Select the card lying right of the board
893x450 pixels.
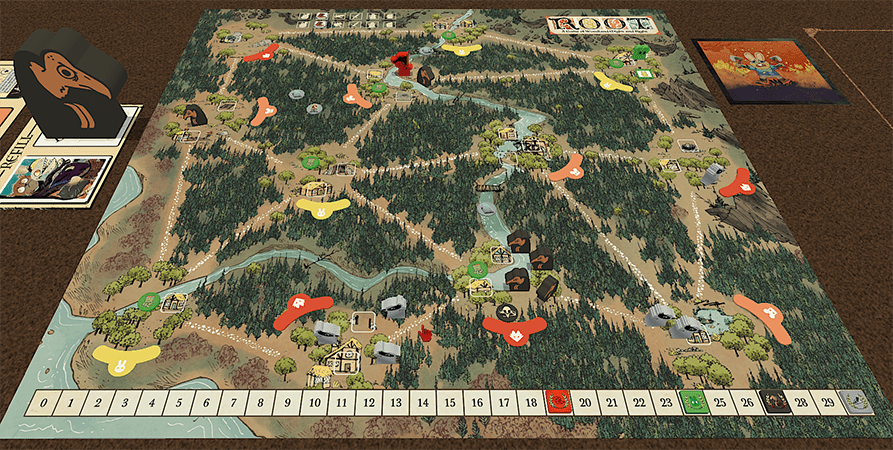pyautogui.click(x=769, y=70)
